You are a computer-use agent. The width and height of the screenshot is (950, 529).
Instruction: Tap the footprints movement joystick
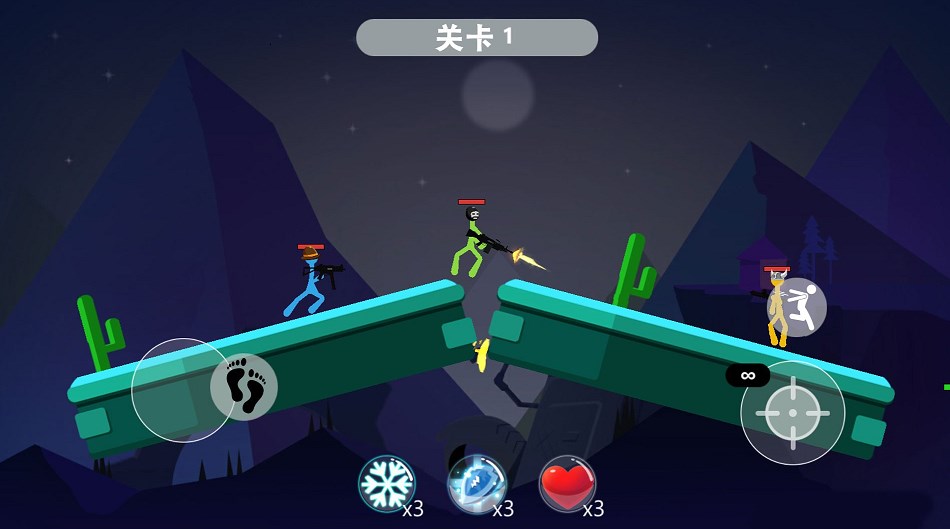pyautogui.click(x=243, y=387)
